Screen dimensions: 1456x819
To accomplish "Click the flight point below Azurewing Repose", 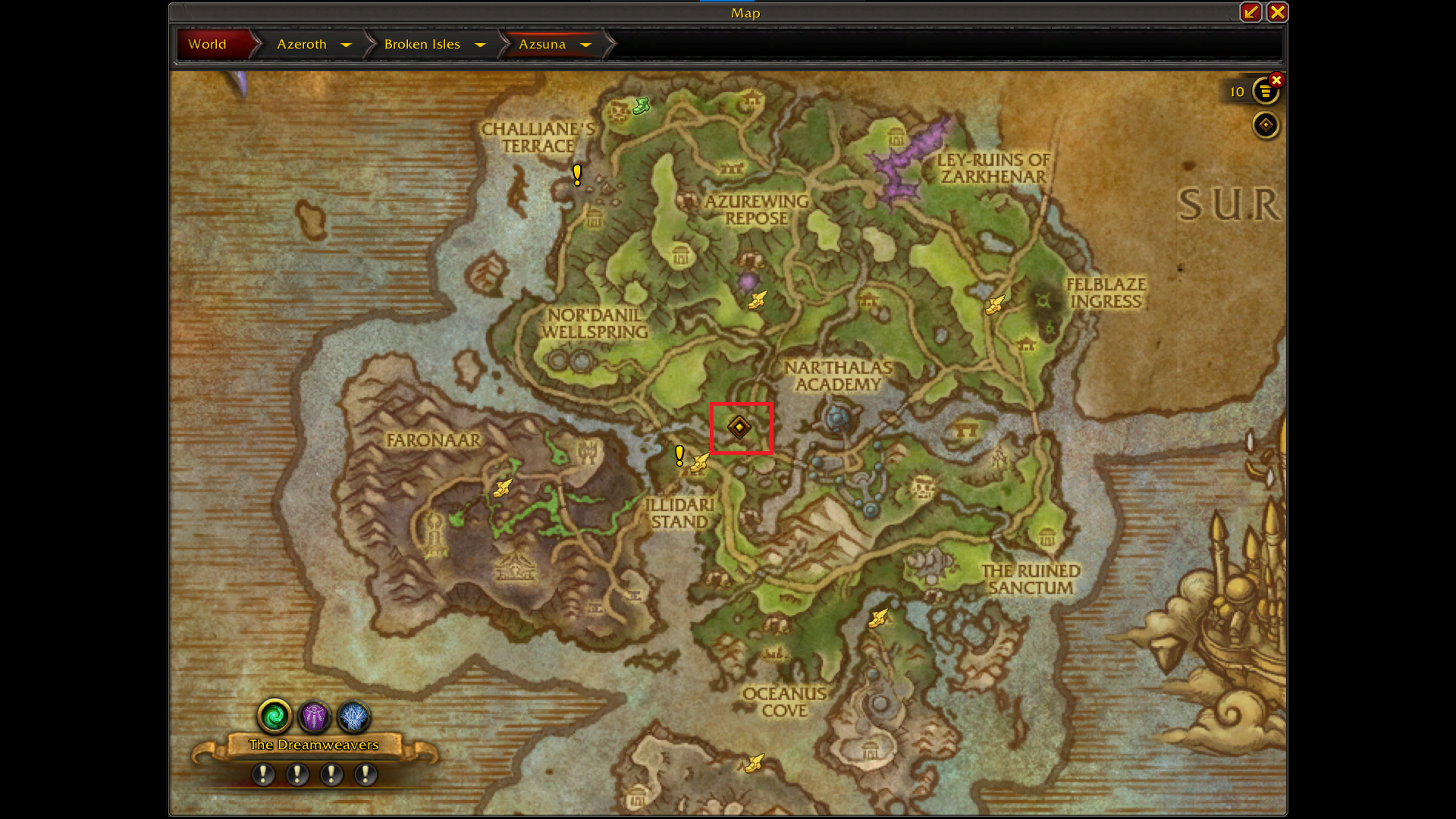I will pos(757,300).
